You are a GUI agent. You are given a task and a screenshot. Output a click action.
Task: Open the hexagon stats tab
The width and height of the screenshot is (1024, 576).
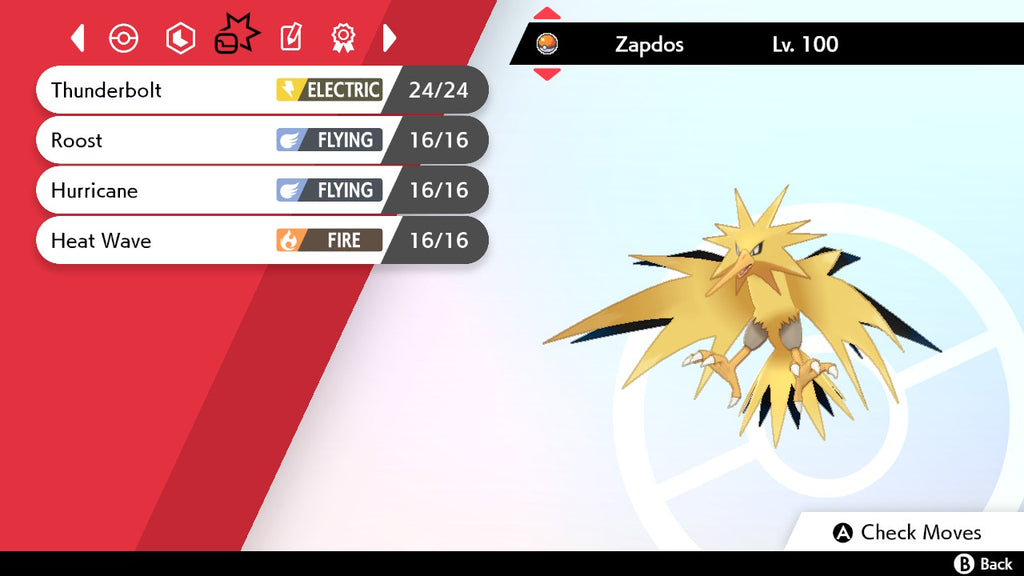coord(180,38)
